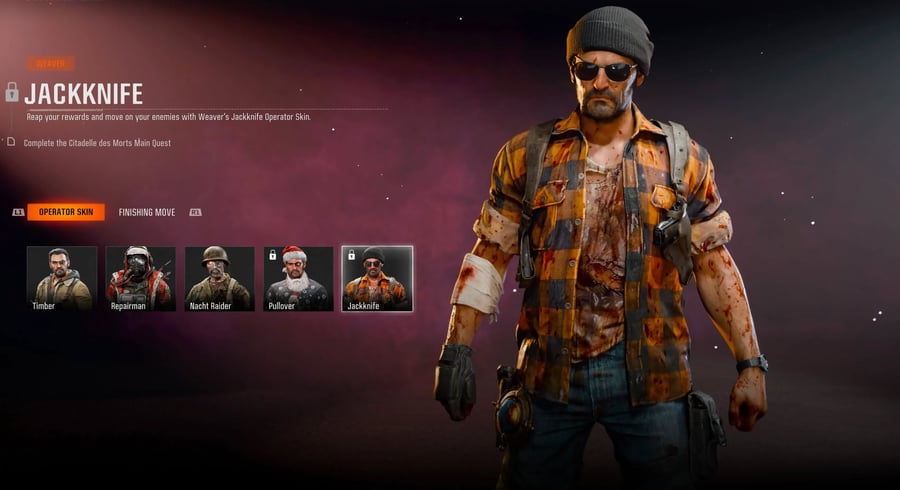Select the locked Pullover skin

tap(298, 278)
